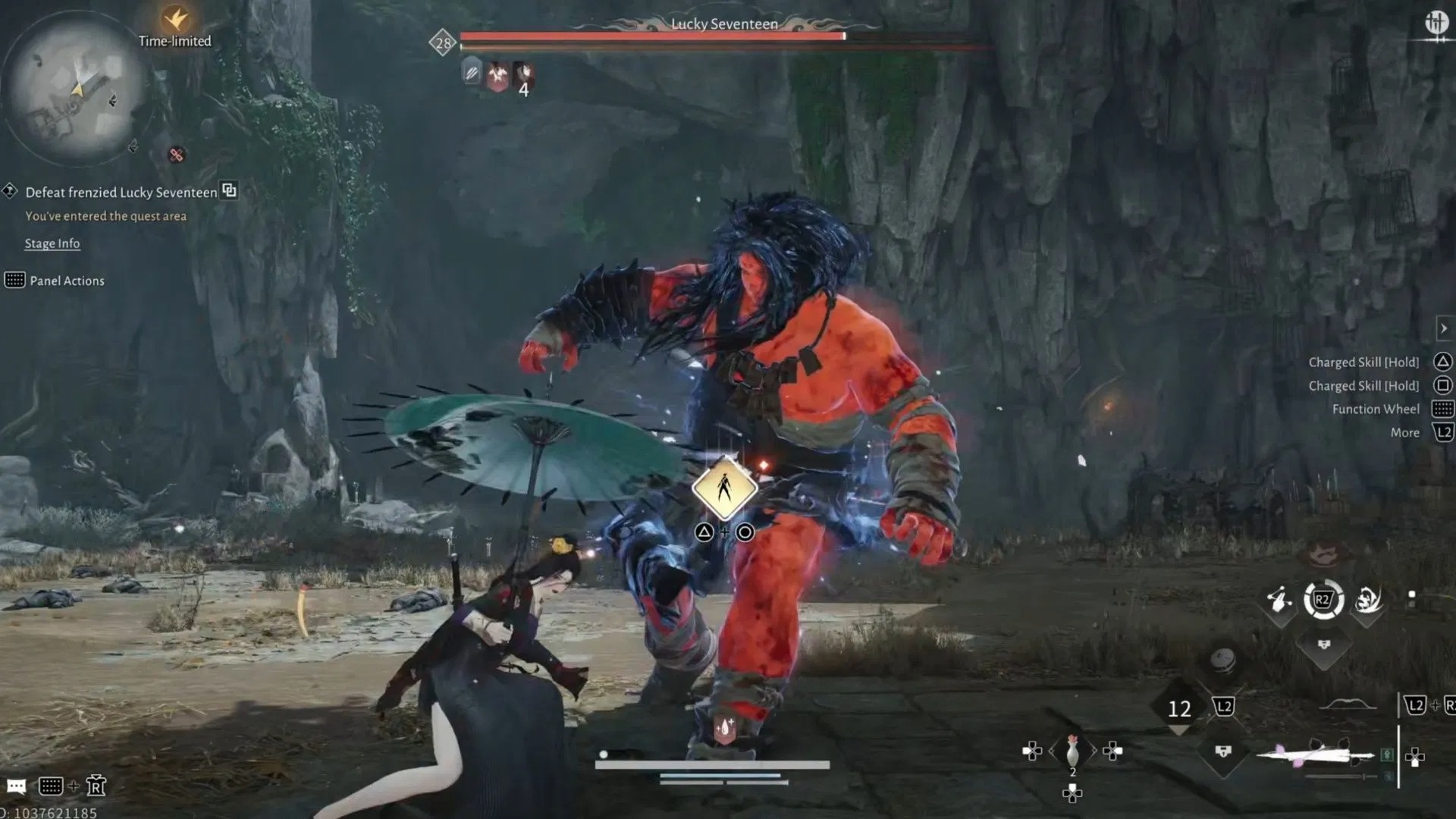Activate the hand-pointing skill icon

click(x=1279, y=601)
